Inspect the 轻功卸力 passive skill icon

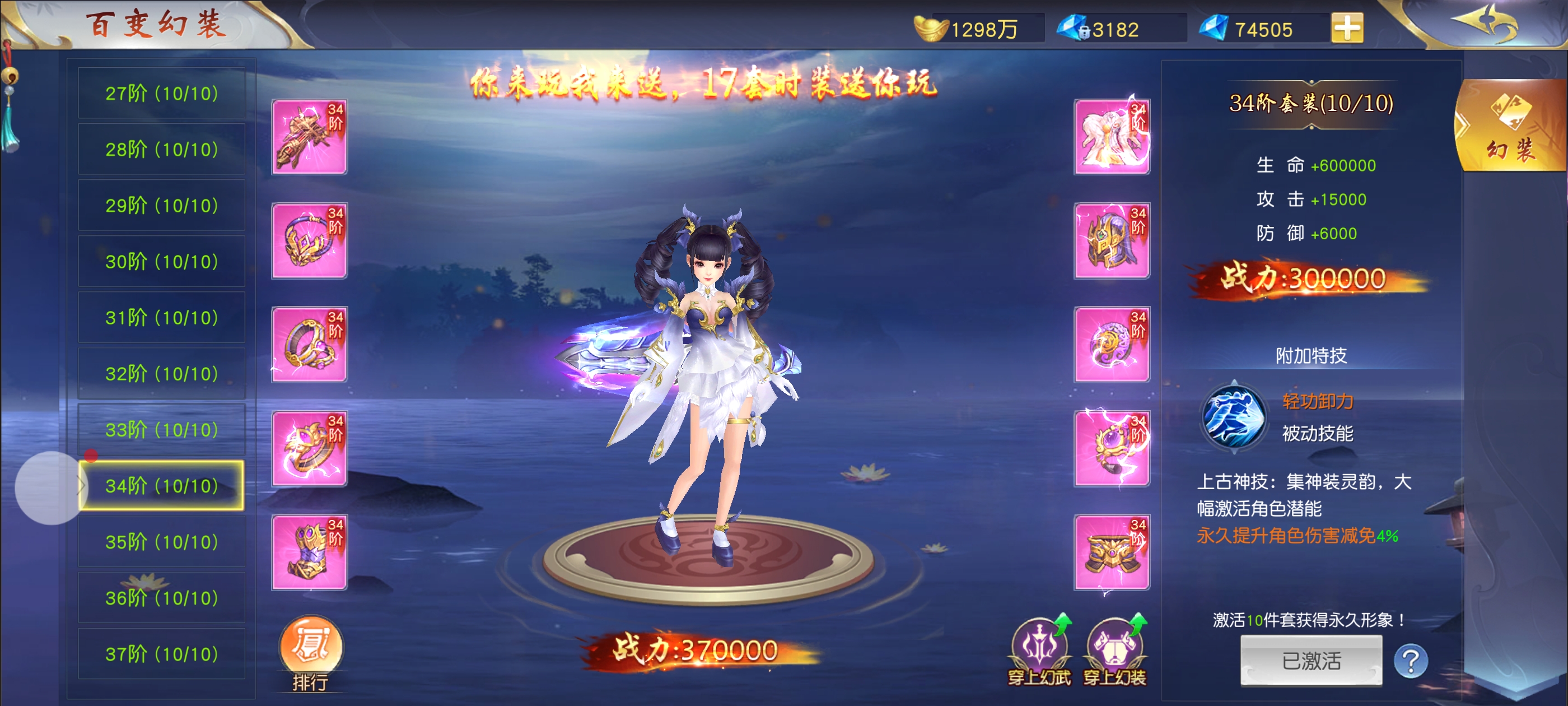(x=1233, y=417)
